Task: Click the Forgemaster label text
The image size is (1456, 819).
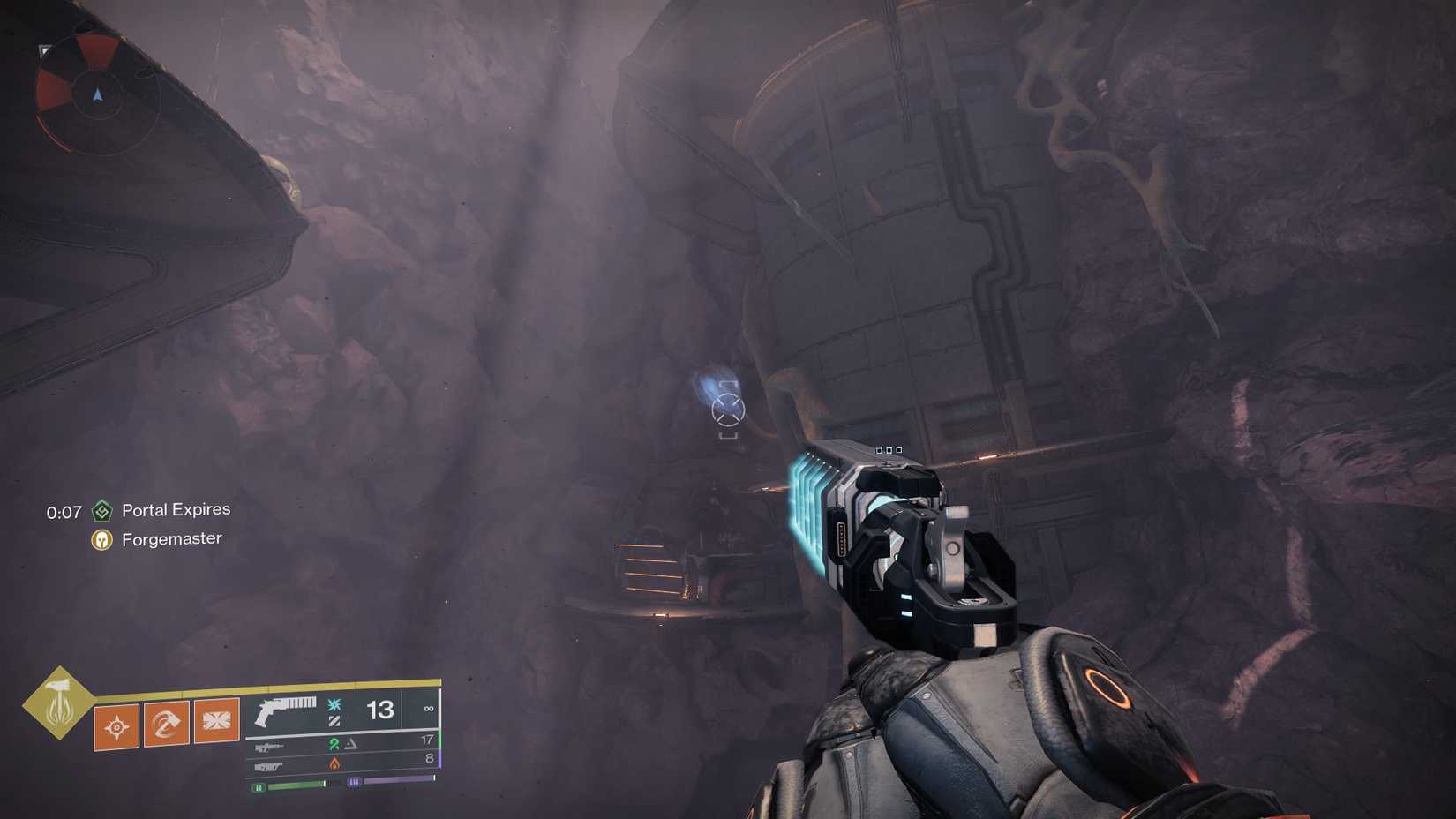Action: click(x=171, y=538)
